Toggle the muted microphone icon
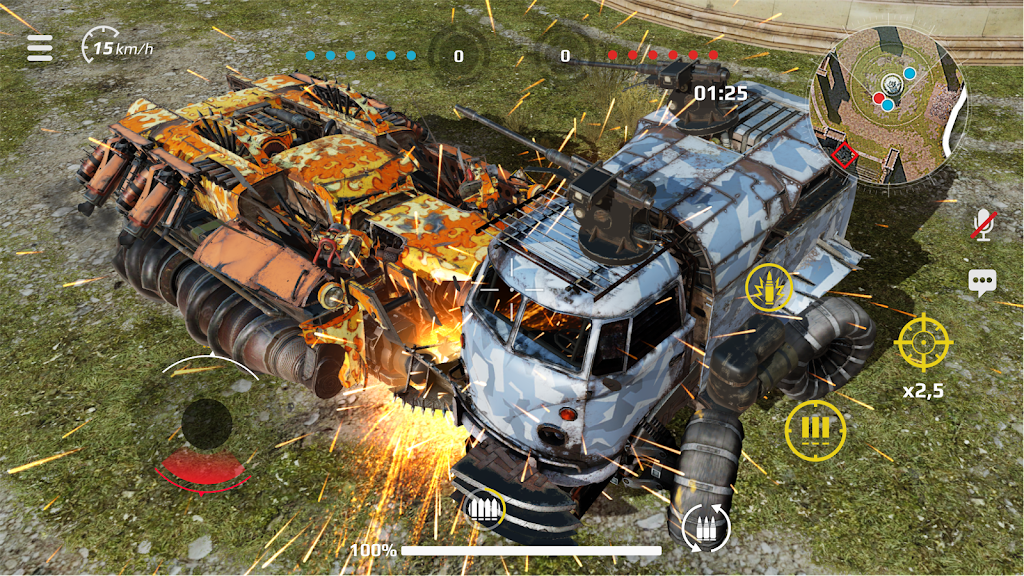The image size is (1024, 576). click(983, 224)
